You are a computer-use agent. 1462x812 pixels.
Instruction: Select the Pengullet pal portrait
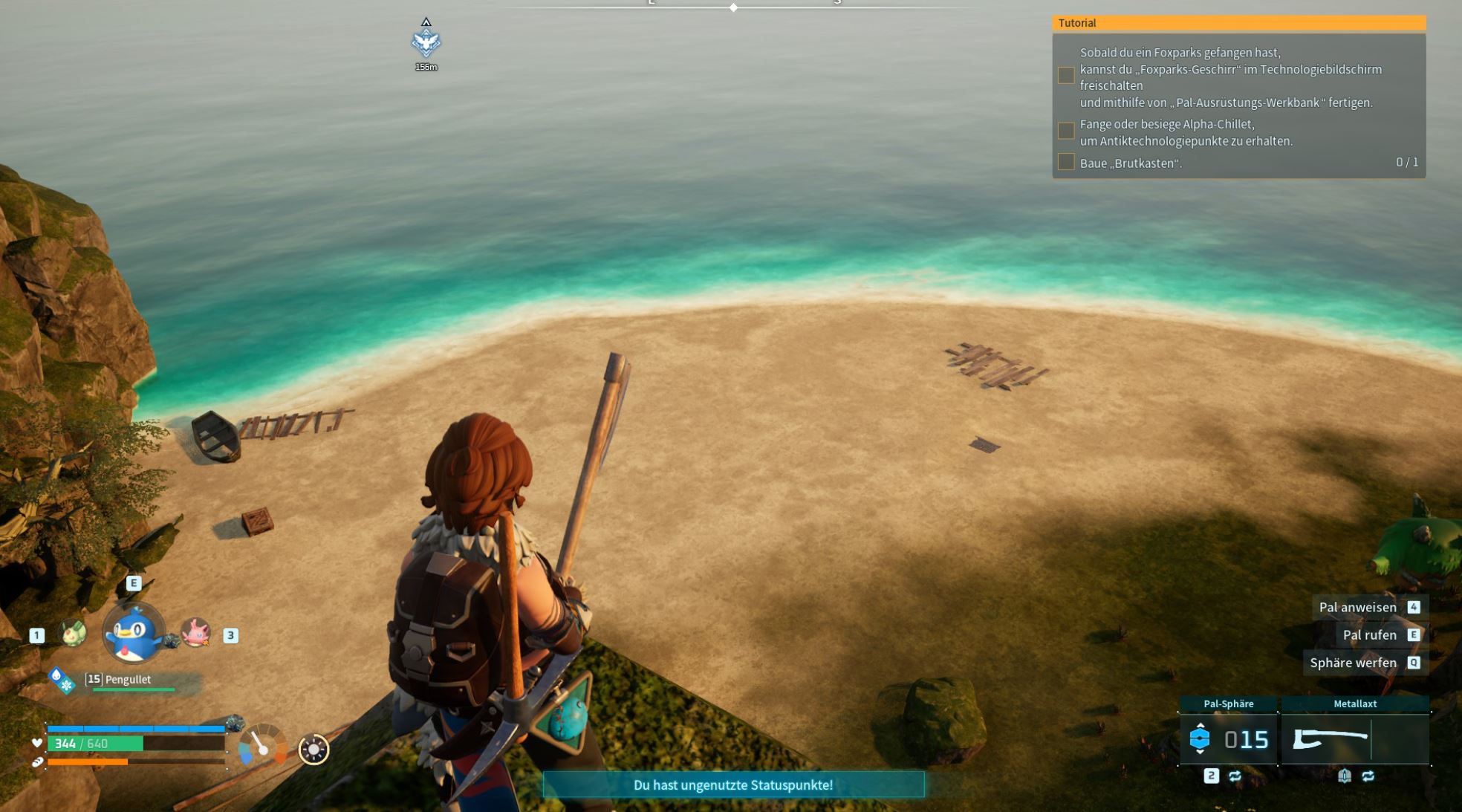tap(134, 634)
